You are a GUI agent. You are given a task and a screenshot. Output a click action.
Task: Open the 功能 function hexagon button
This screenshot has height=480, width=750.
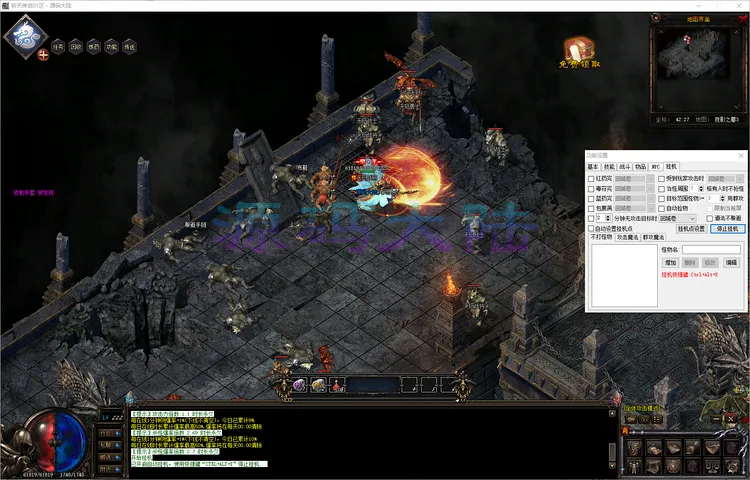pos(112,46)
